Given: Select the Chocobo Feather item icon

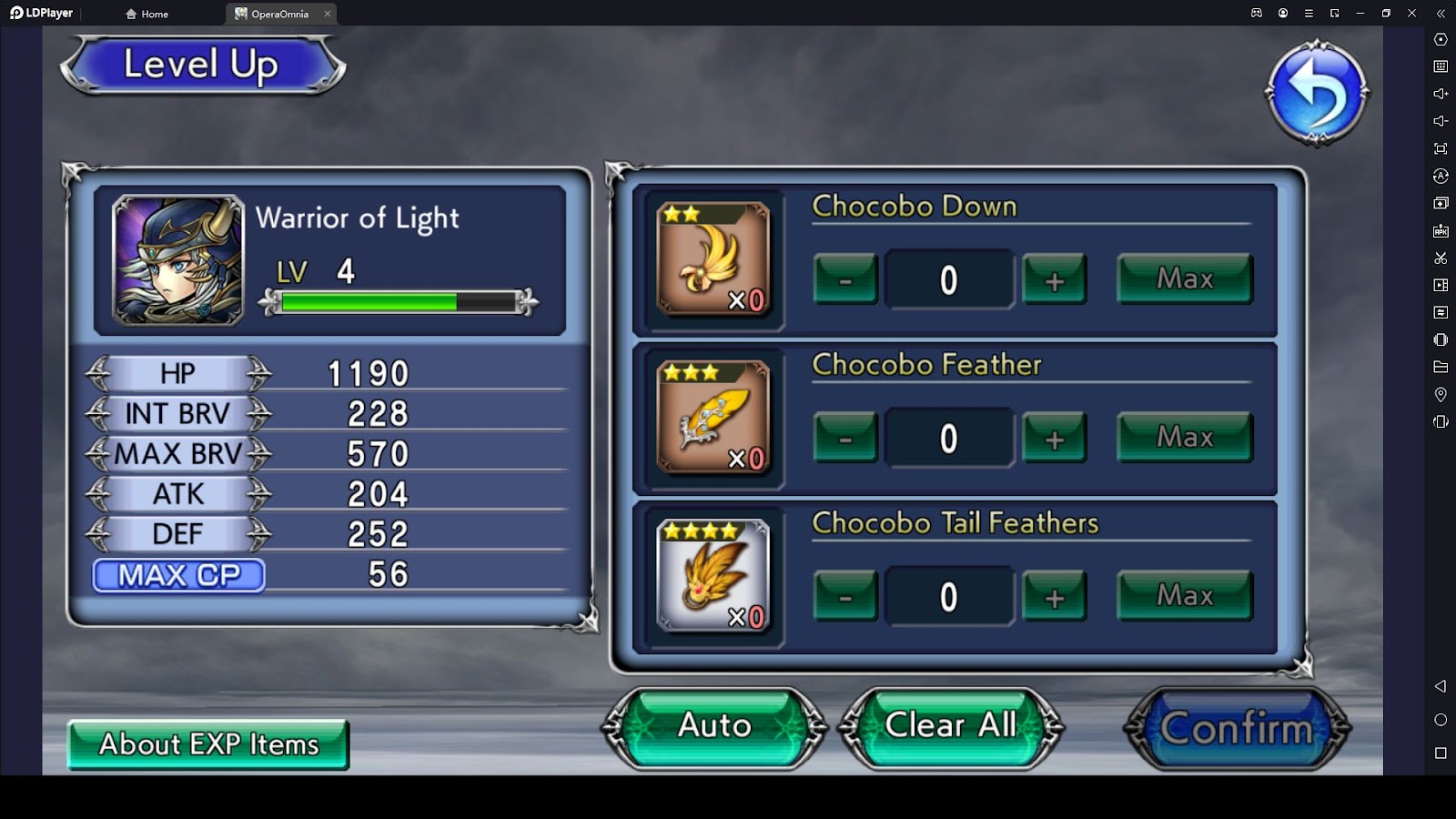Looking at the screenshot, I should point(713,418).
